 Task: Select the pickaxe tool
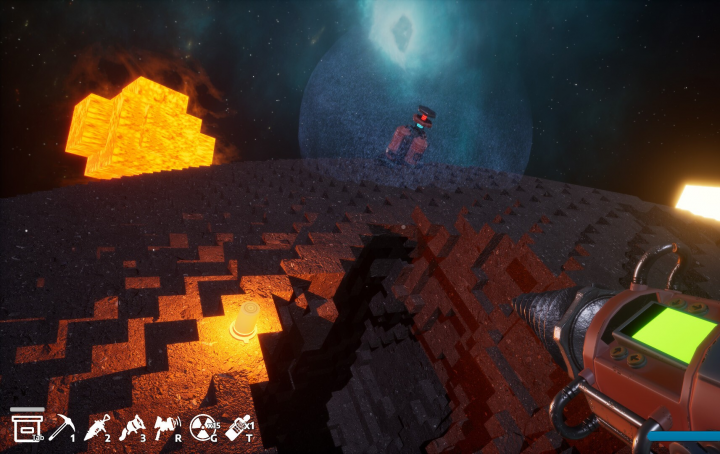[61, 427]
